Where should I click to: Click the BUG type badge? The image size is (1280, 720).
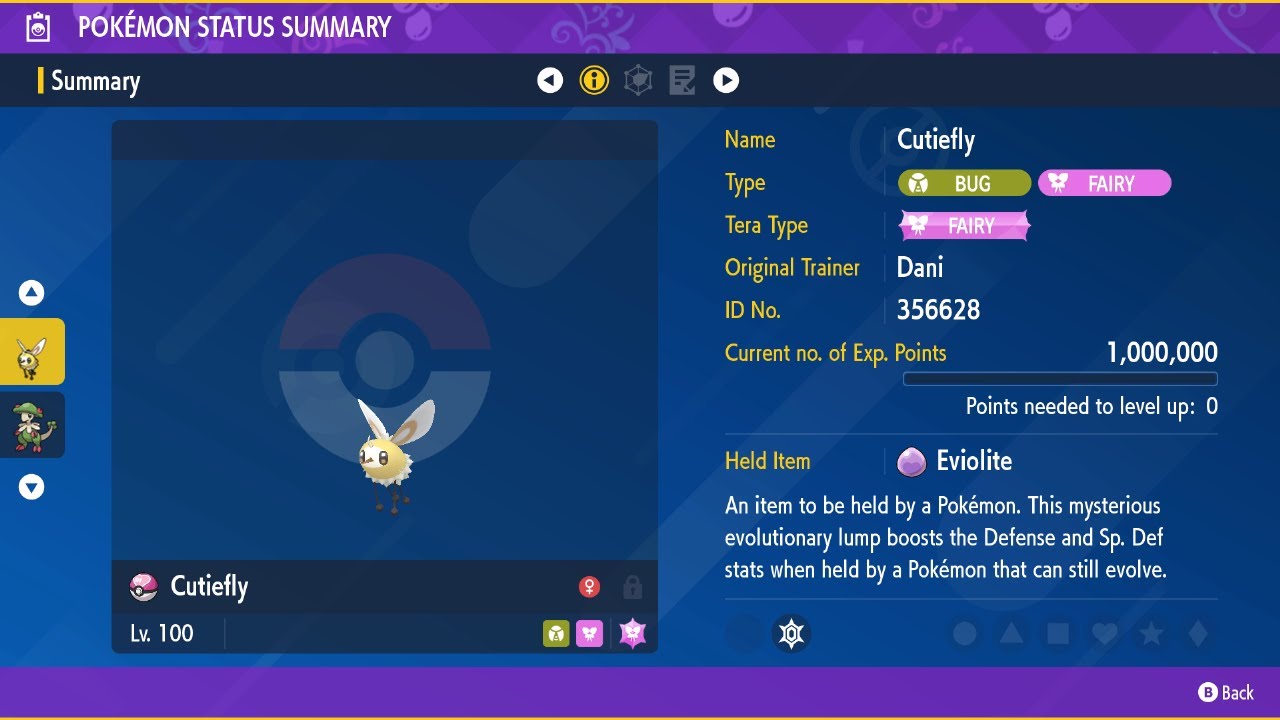[x=963, y=183]
